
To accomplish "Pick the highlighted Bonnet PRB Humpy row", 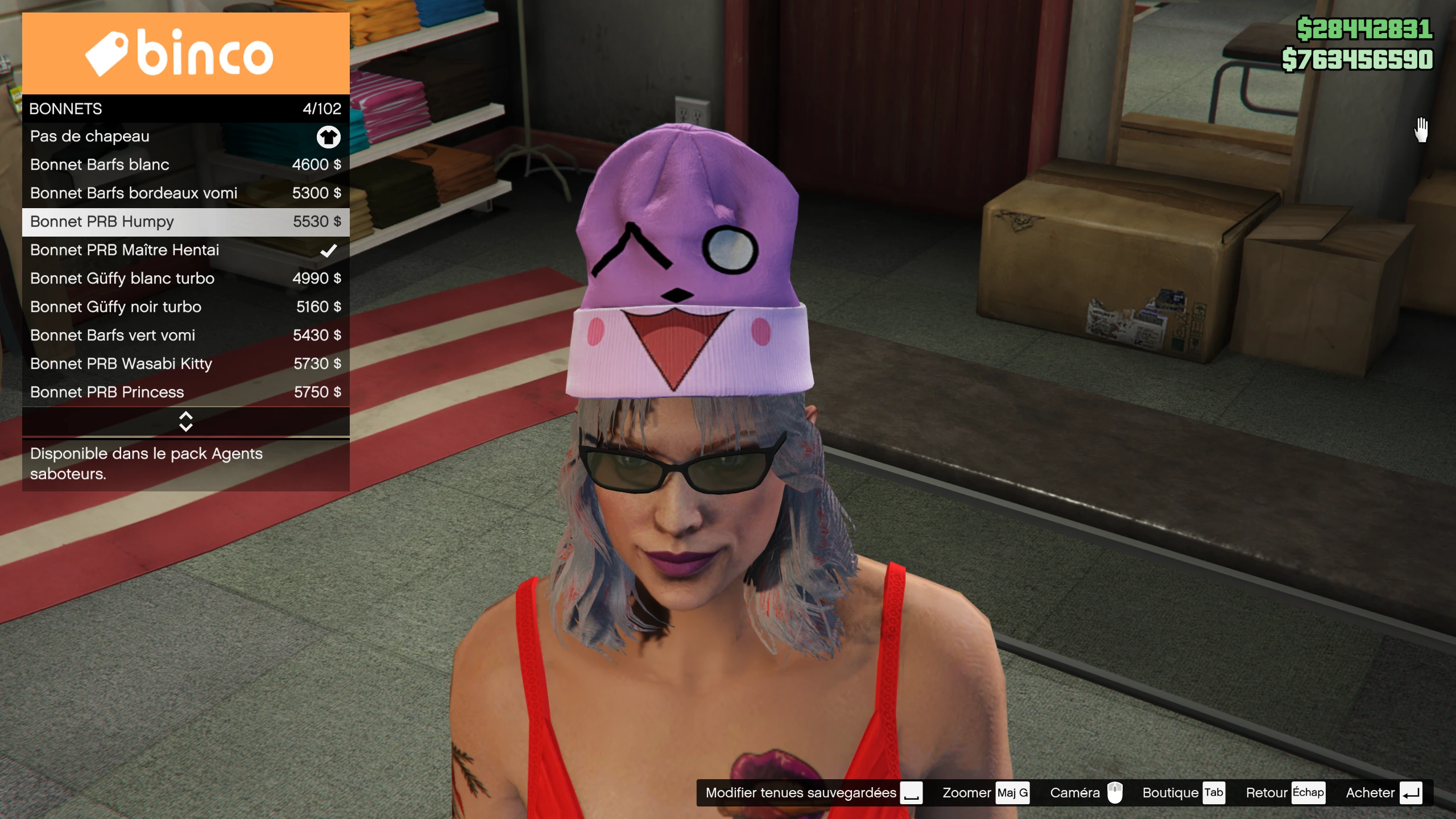I will click(x=185, y=222).
